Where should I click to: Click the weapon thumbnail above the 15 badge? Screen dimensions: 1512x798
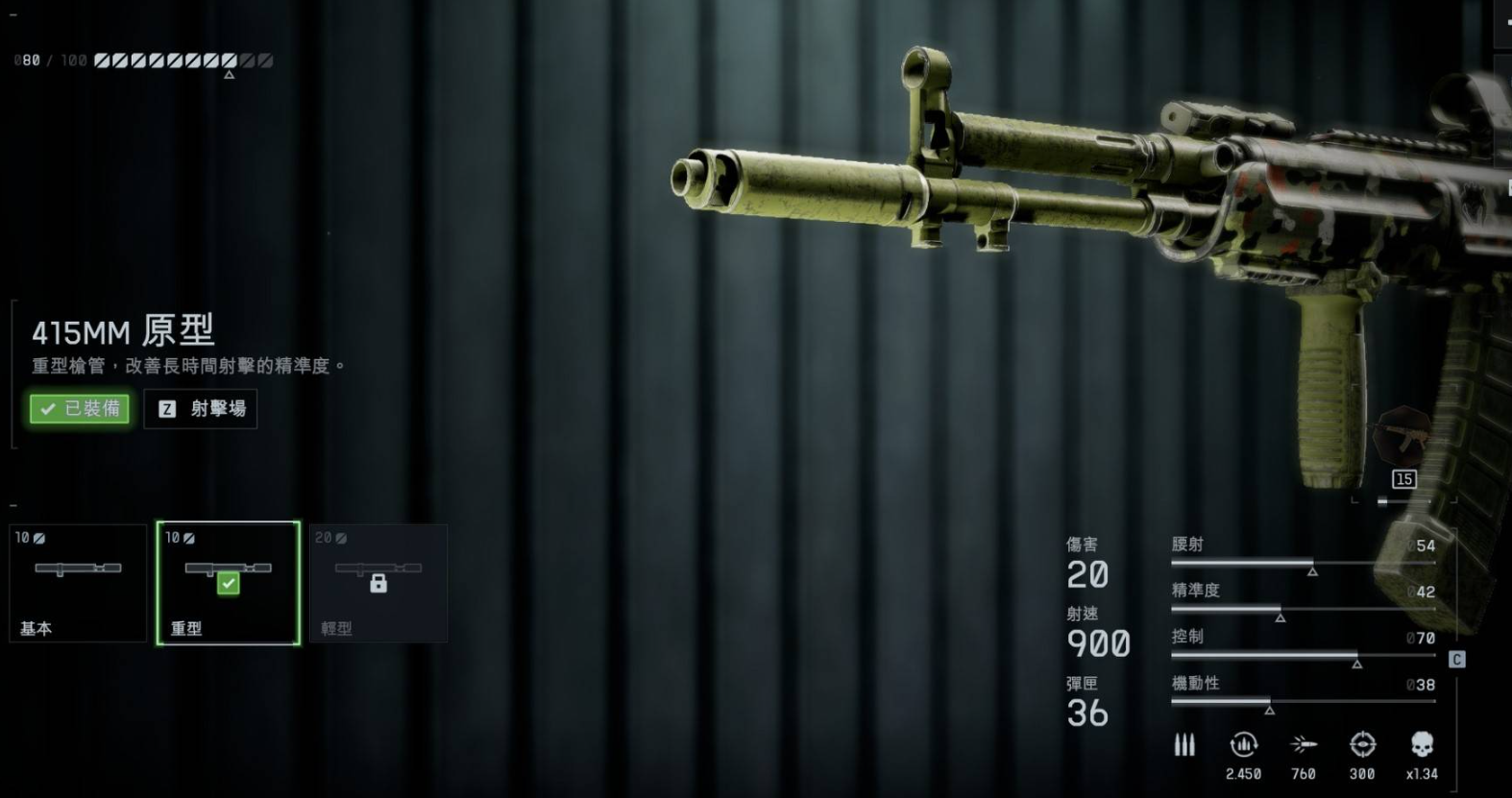[x=1401, y=437]
